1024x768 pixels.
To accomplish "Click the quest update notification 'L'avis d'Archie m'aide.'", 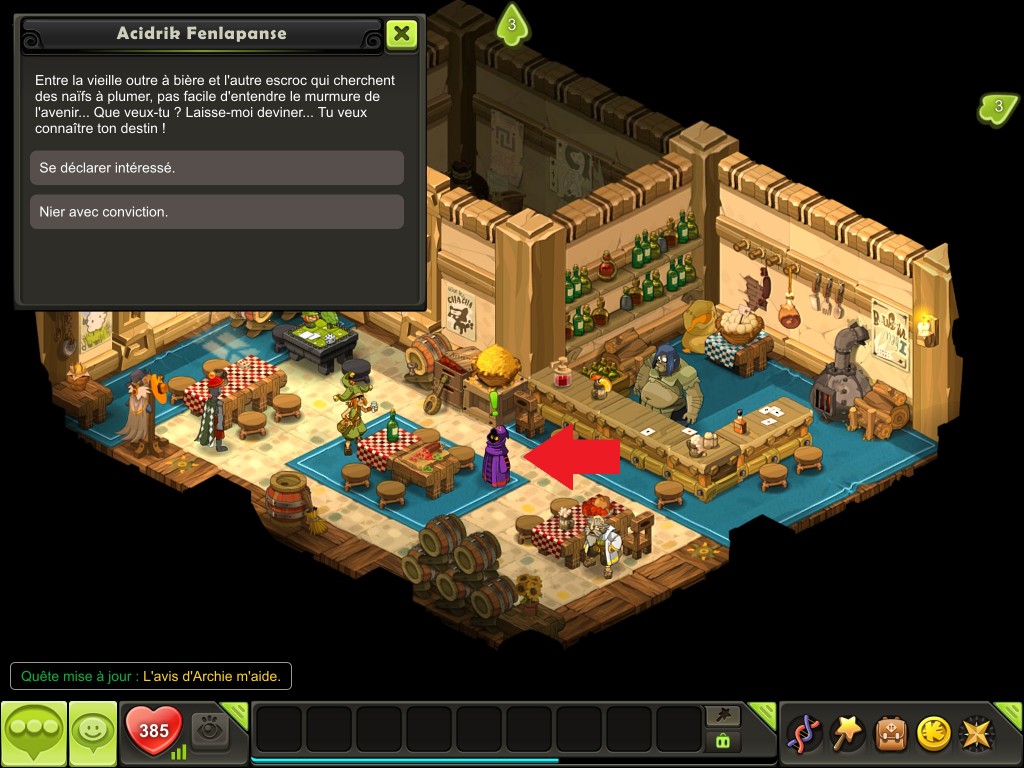I will tap(151, 677).
